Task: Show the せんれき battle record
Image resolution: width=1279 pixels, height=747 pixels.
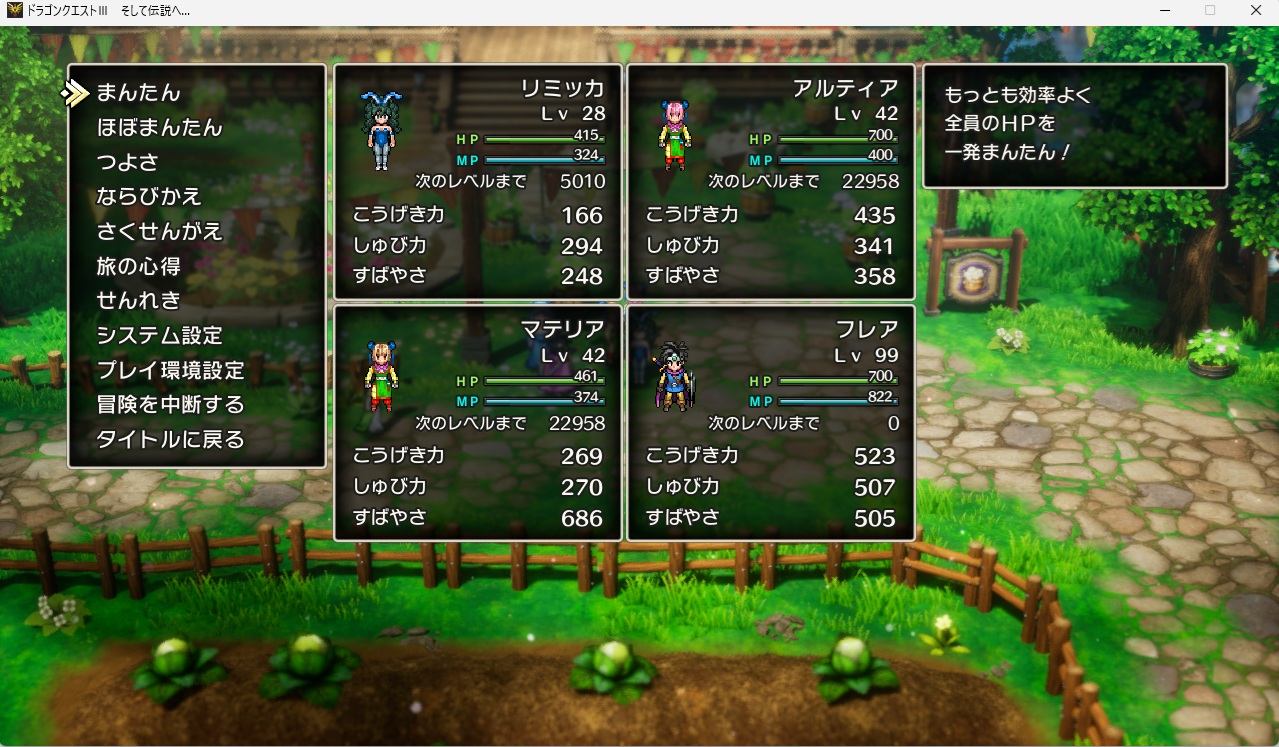Action: 138,300
